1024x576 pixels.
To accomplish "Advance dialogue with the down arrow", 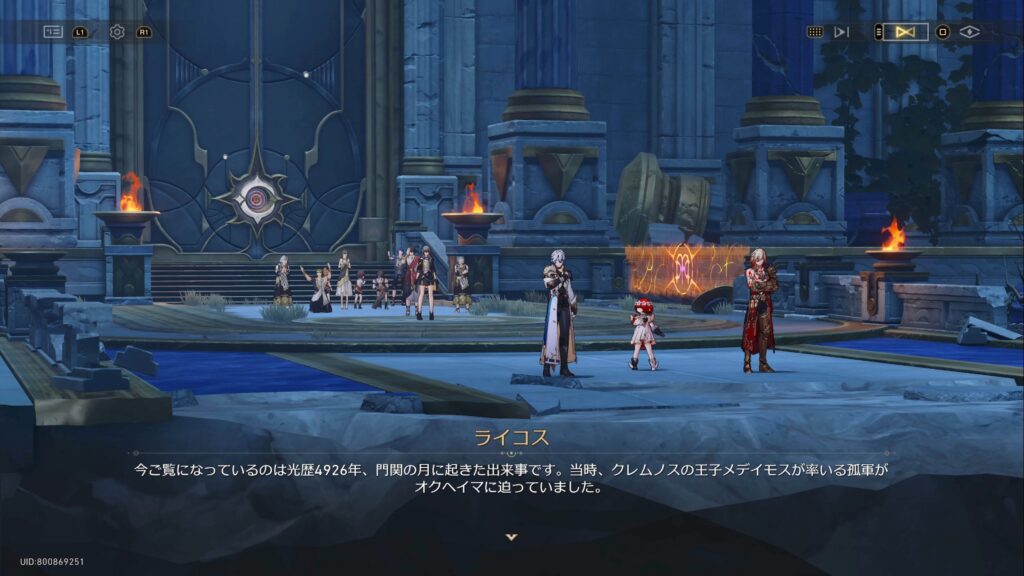I will [512, 537].
